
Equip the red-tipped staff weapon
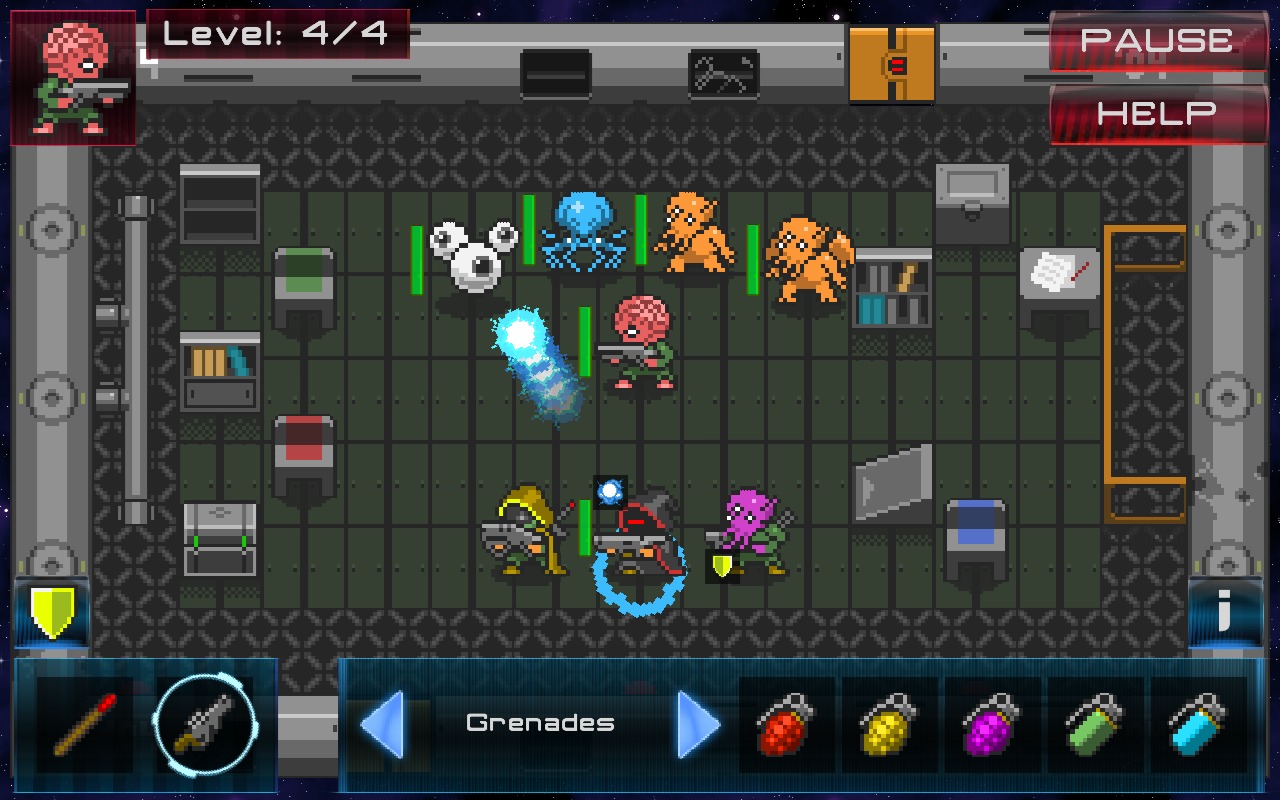[x=85, y=724]
